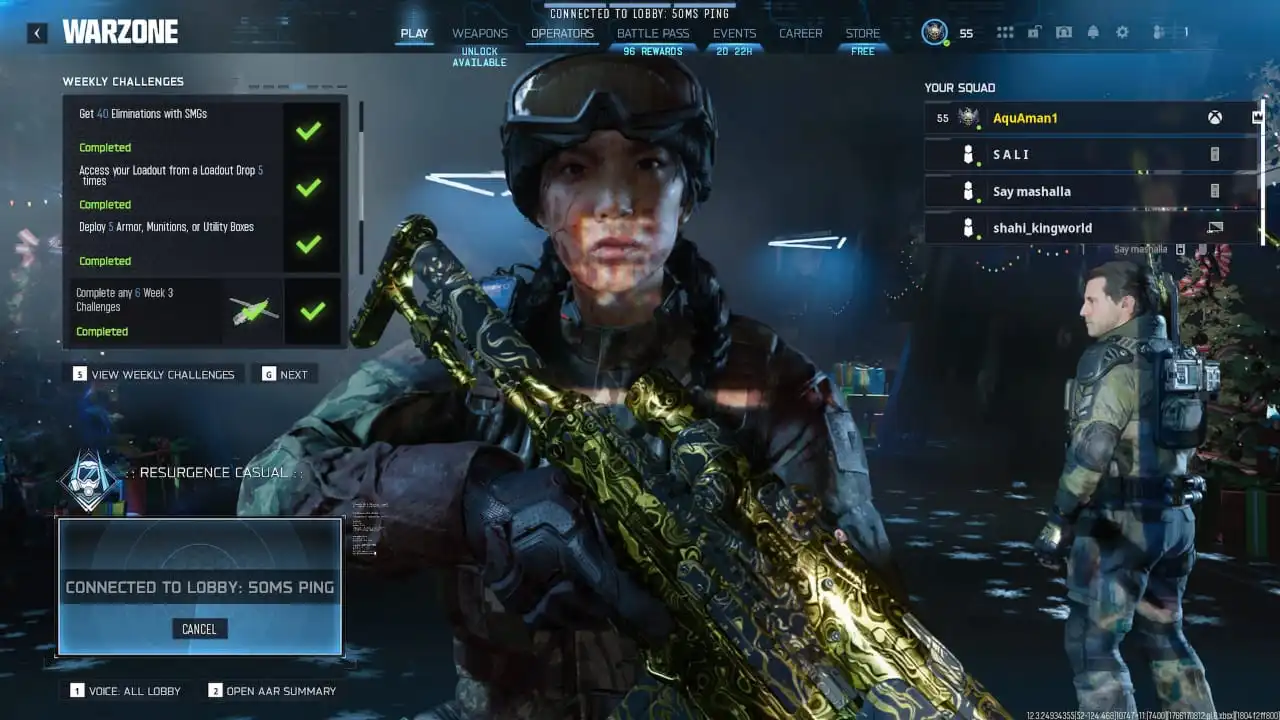Click the Resurgence Casual playlist emblem
1280x720 pixels.
[86, 479]
